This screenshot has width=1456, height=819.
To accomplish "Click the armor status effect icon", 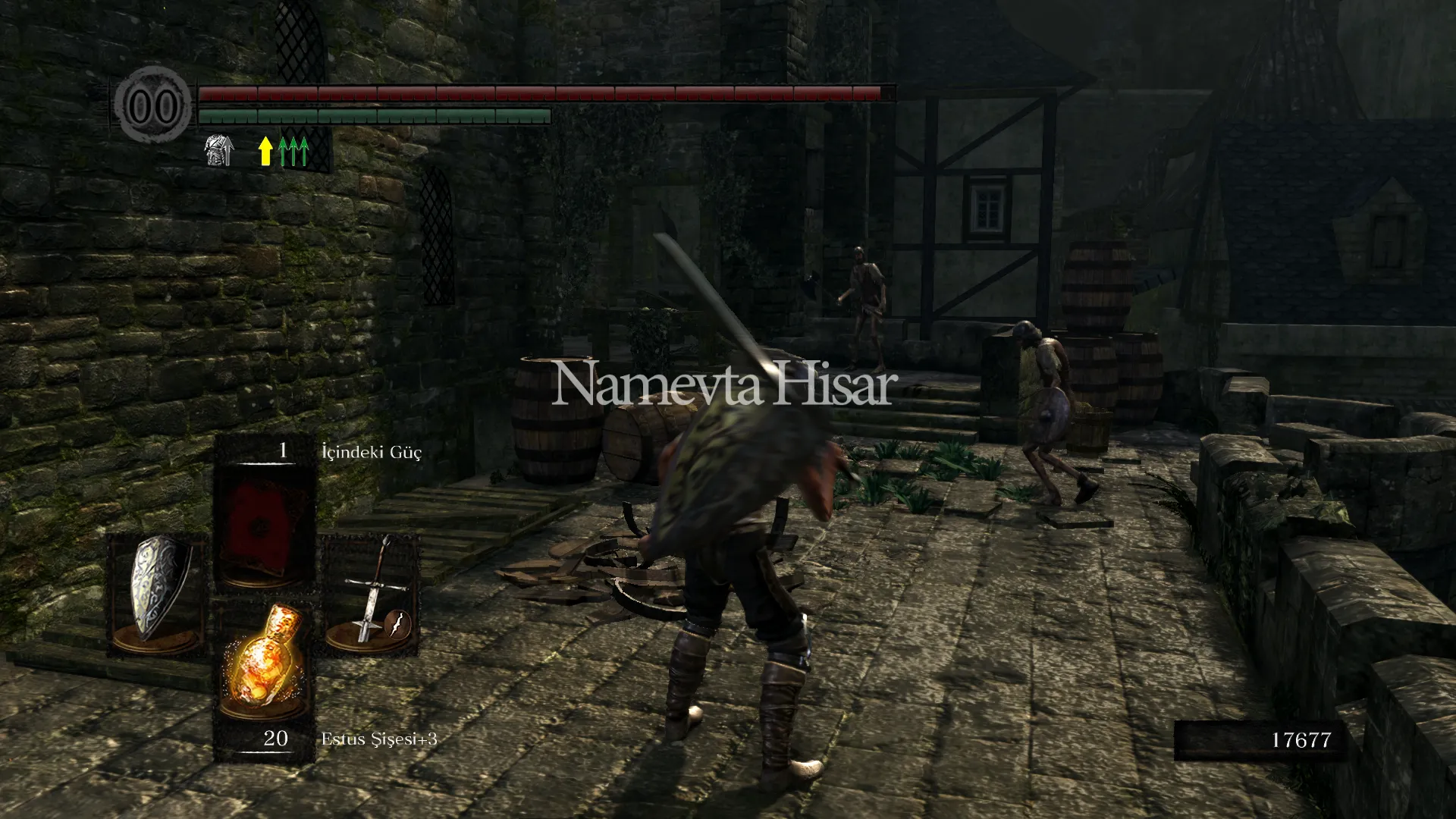I will [218, 150].
